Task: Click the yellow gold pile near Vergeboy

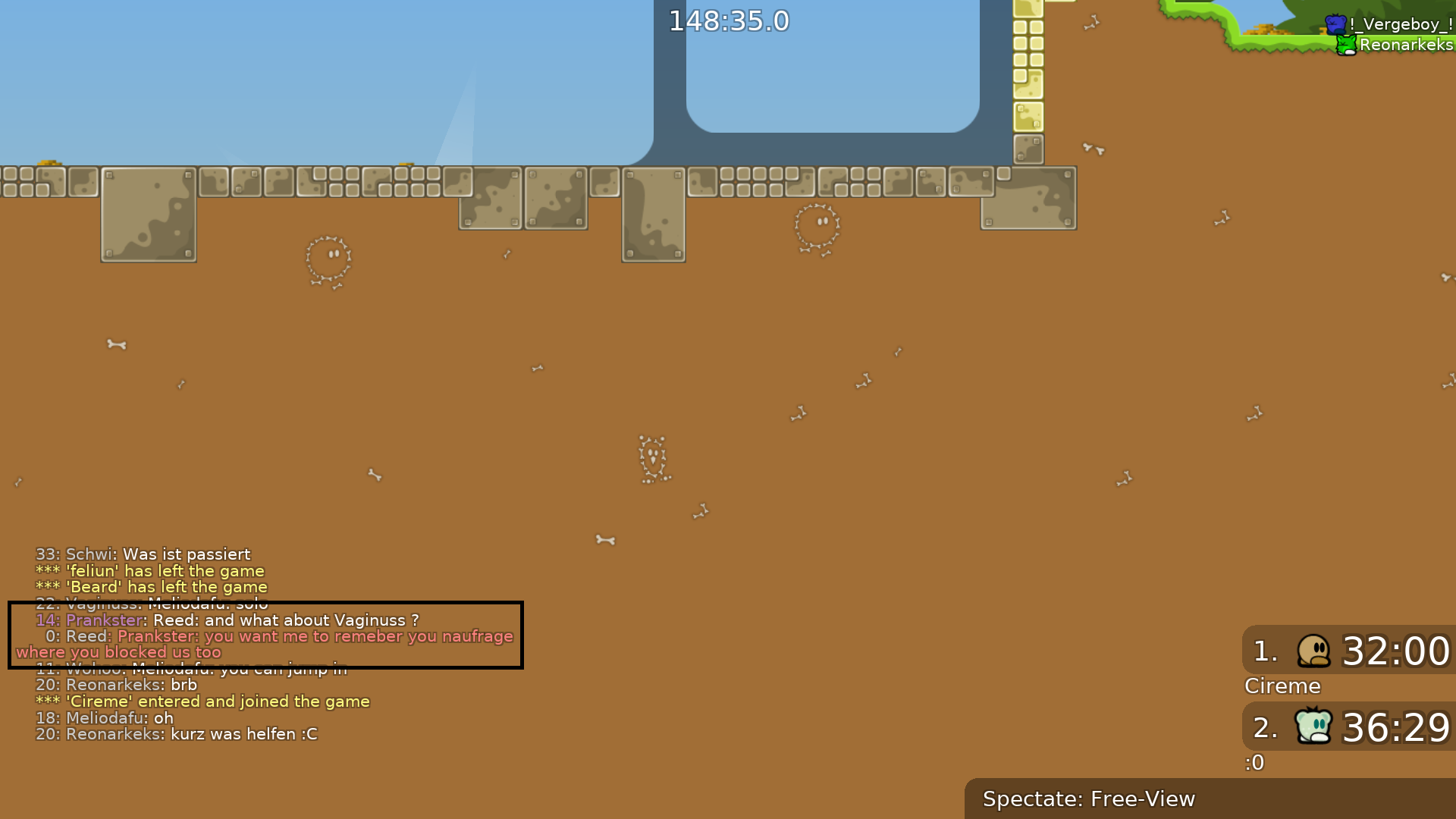Action: pyautogui.click(x=1265, y=30)
